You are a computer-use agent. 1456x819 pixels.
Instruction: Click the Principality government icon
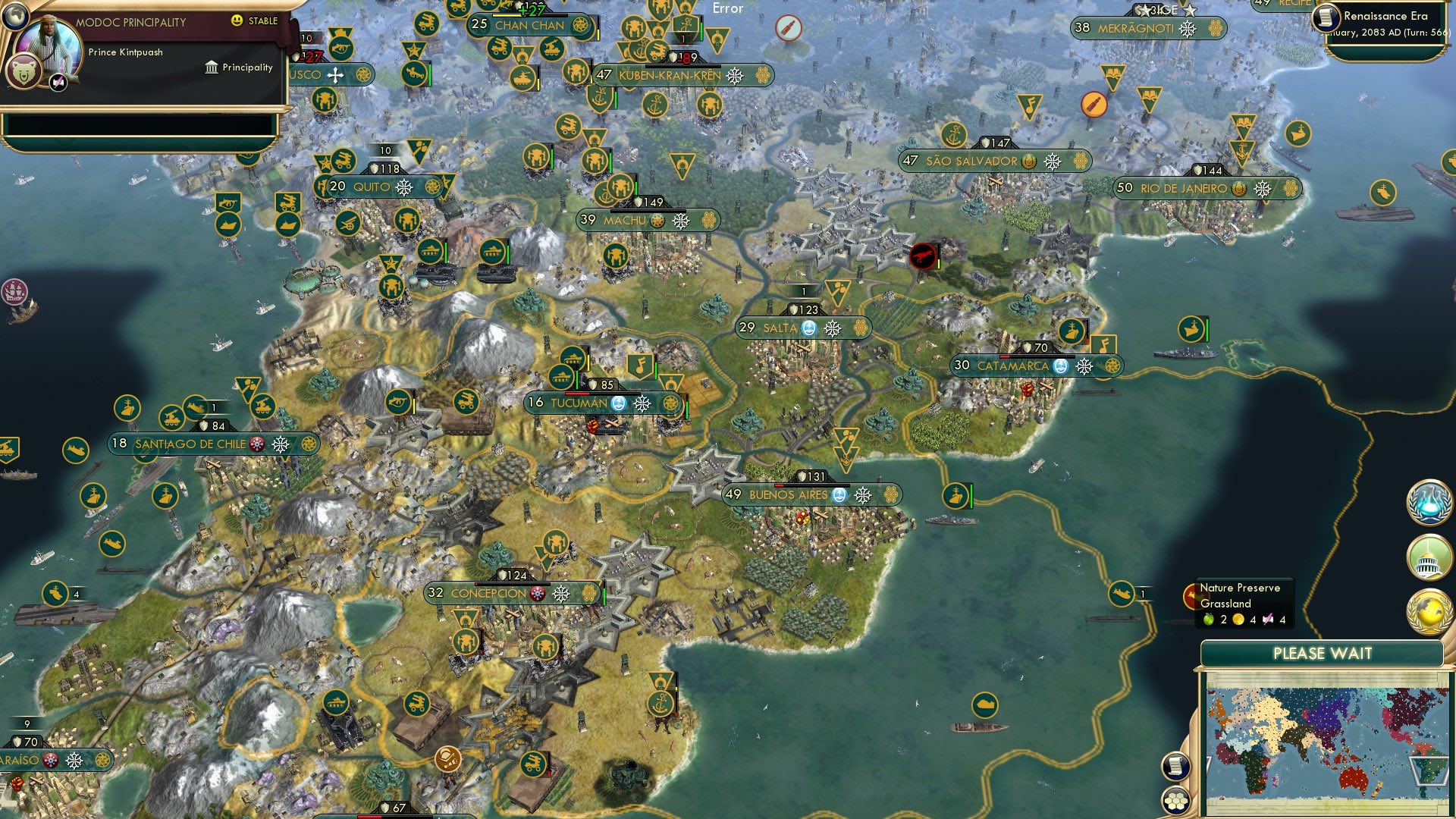[x=210, y=67]
